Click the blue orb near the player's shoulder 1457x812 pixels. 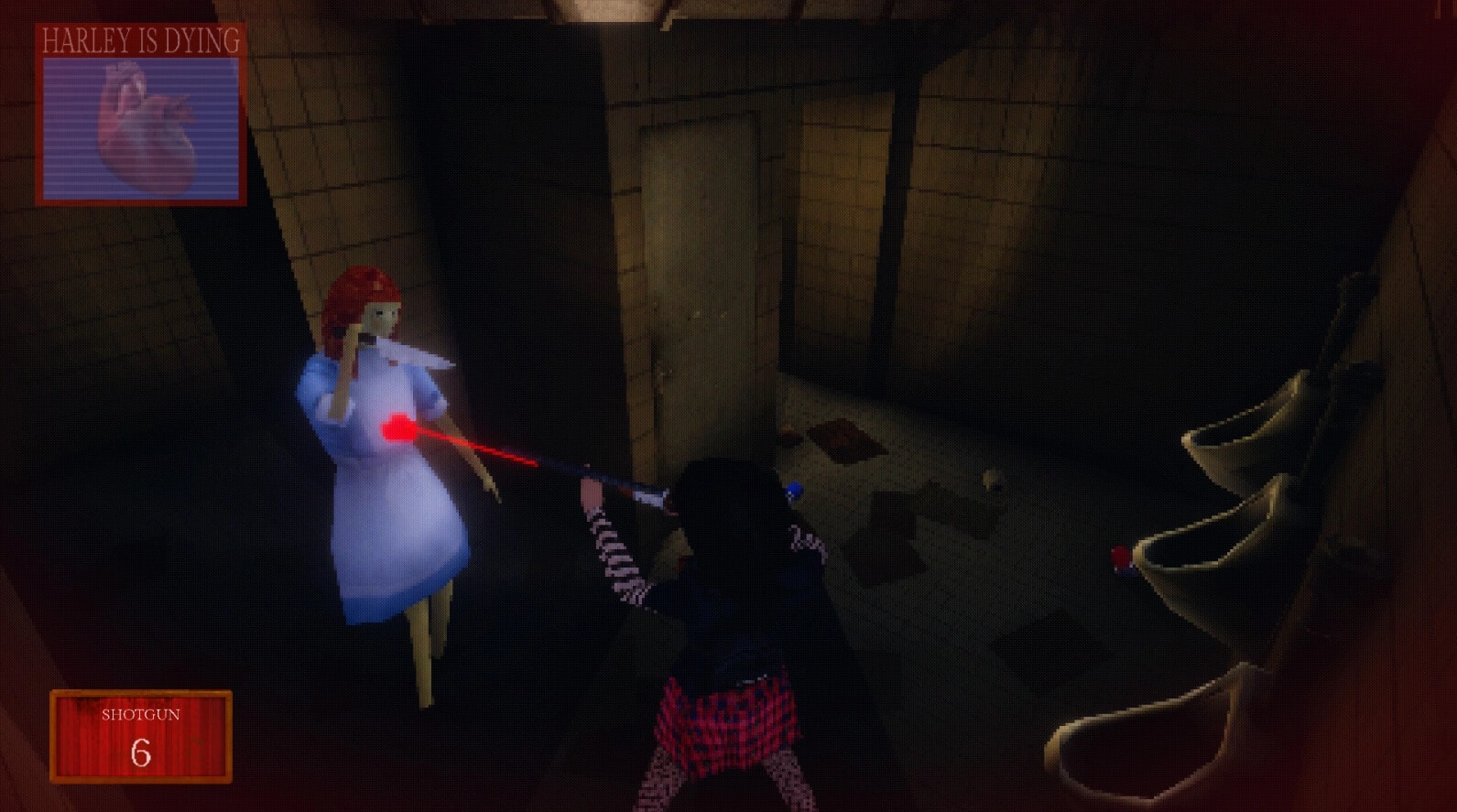click(x=793, y=488)
